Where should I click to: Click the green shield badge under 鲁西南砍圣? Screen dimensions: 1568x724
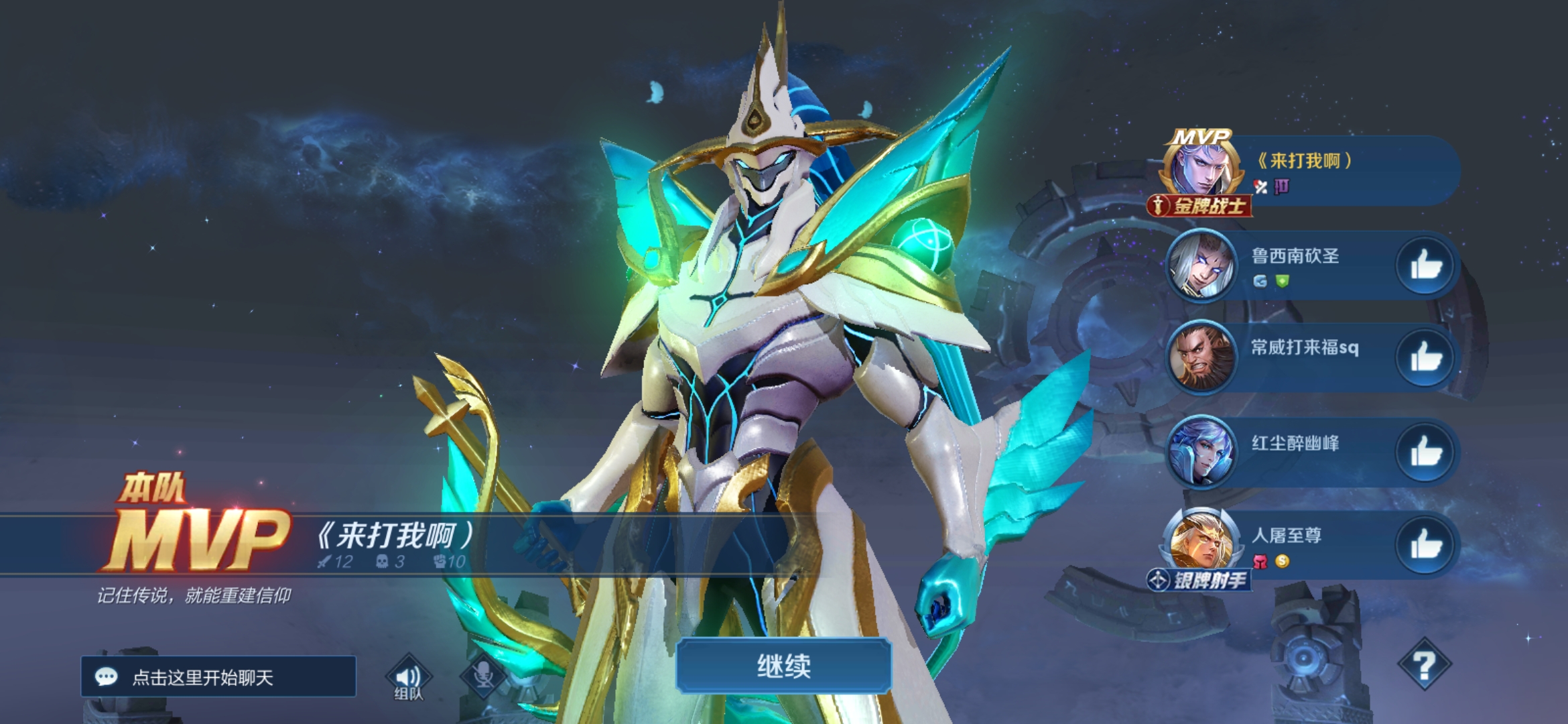coord(1281,281)
